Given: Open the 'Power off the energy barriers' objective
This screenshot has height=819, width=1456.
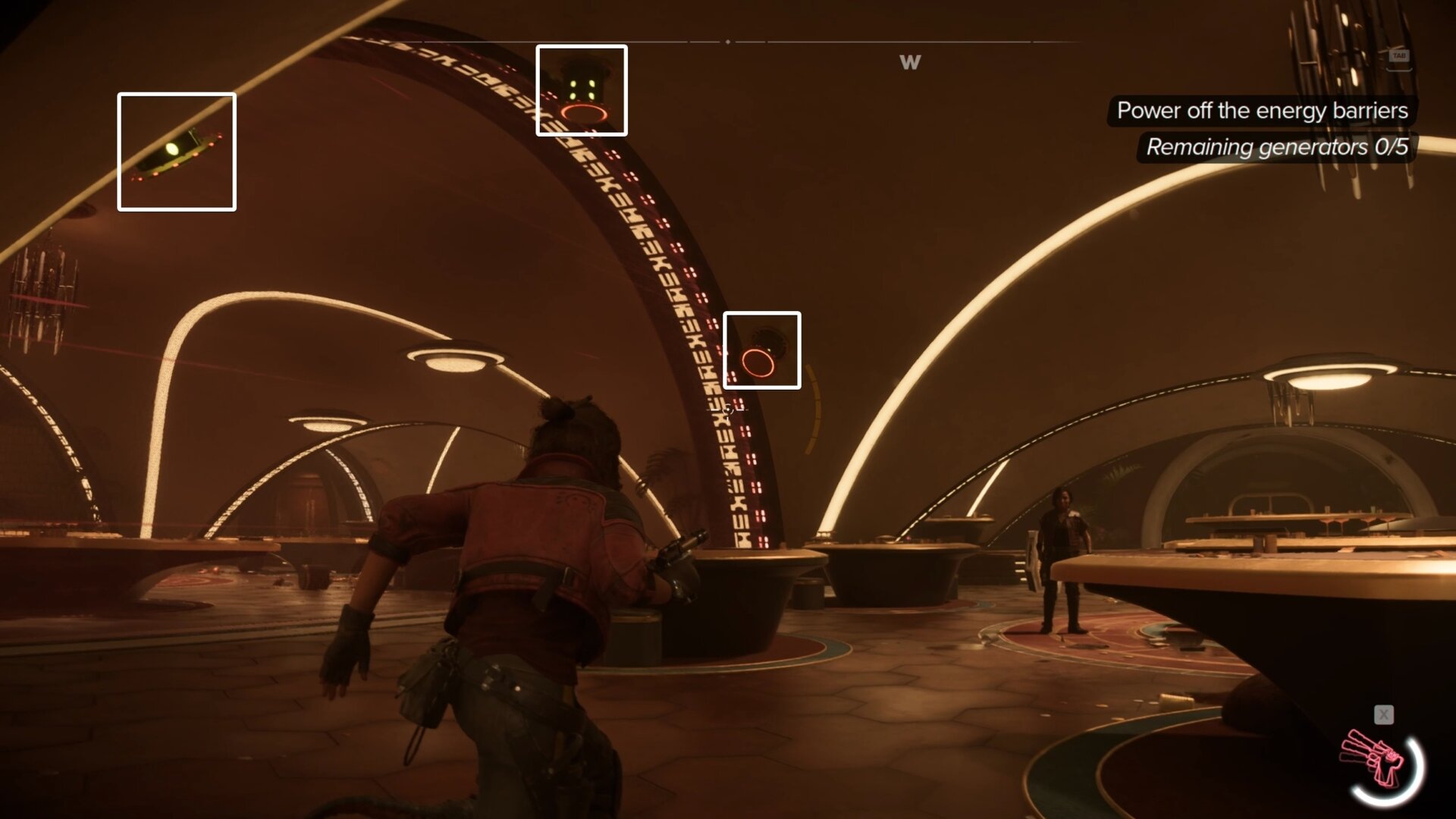Looking at the screenshot, I should point(1262,111).
